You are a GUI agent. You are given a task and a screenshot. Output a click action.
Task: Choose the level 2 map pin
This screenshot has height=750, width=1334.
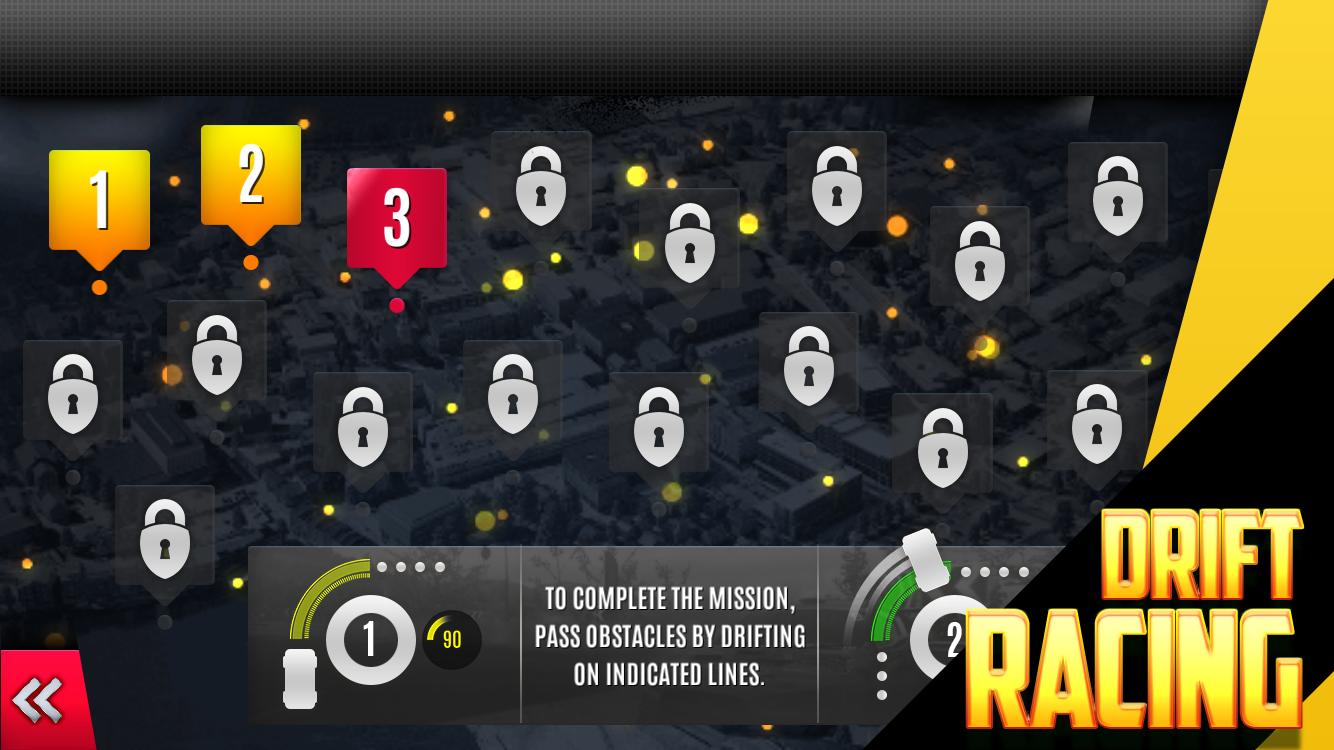pyautogui.click(x=250, y=176)
